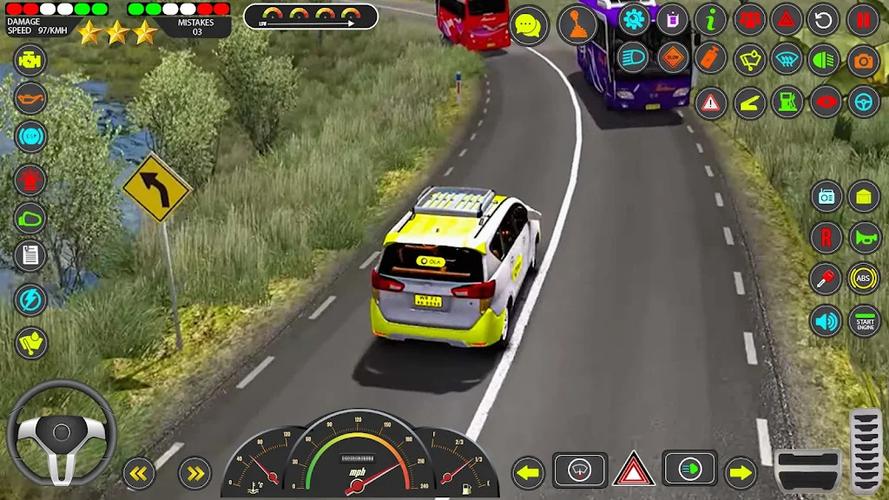Click the yellow engine warning icon

point(30,59)
